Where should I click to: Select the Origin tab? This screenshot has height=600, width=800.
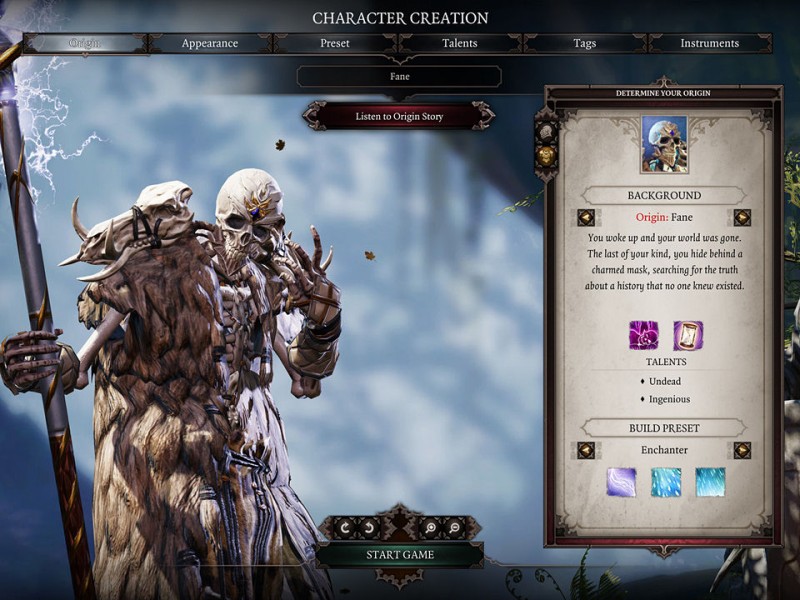(x=85, y=43)
